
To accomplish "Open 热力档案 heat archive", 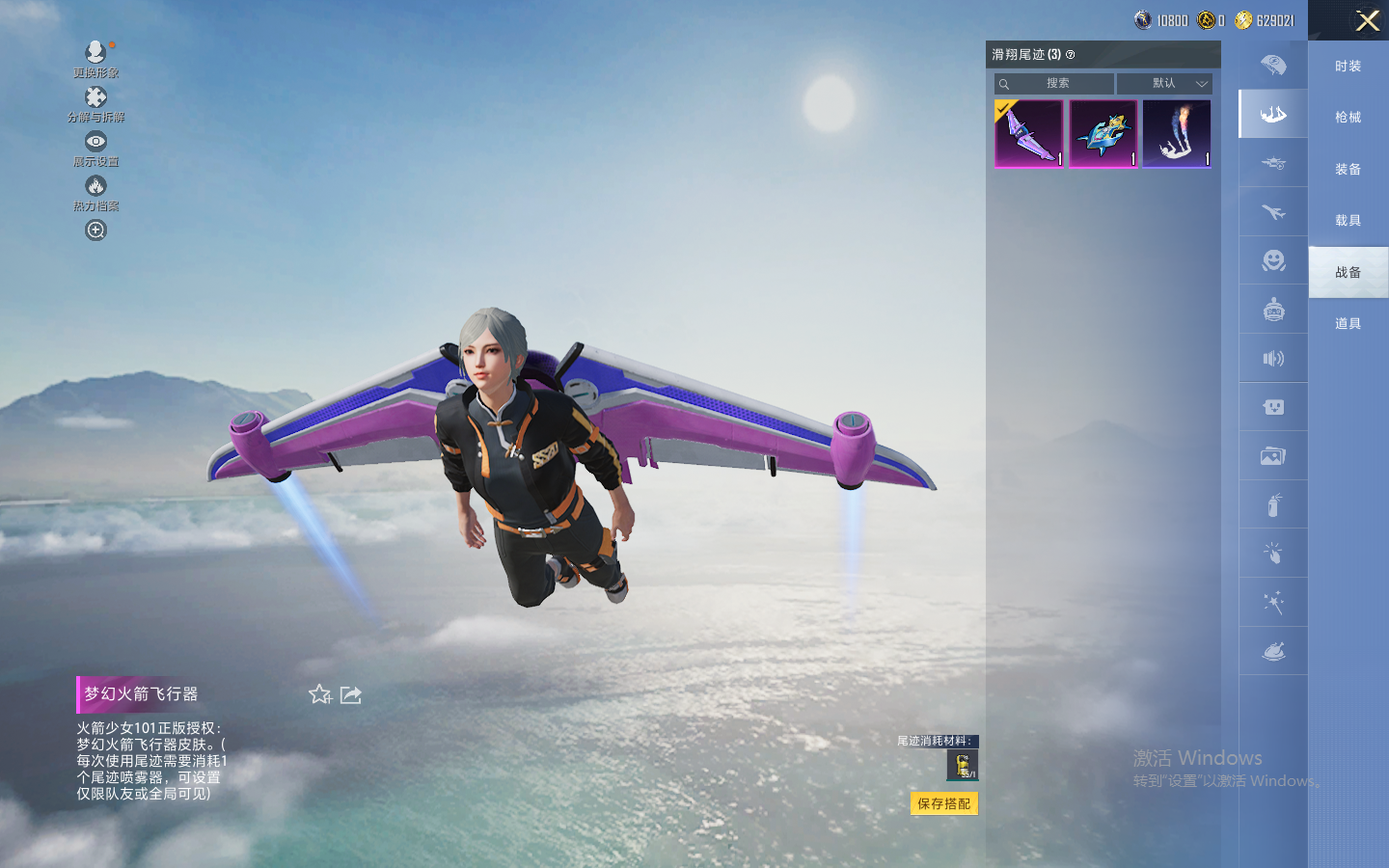I will tap(95, 192).
